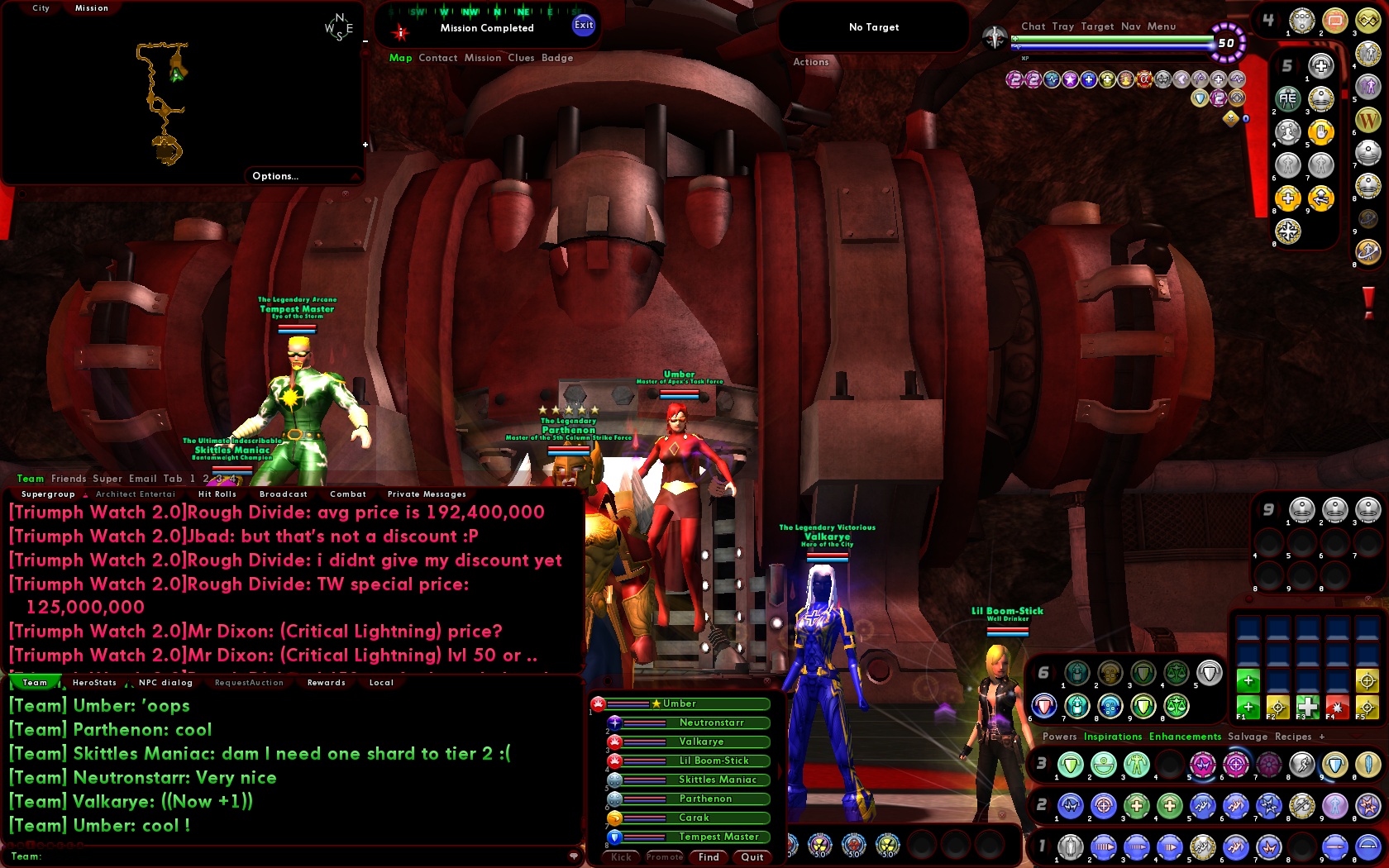The image size is (1389, 868).
Task: Open the Broadcast chat tab
Action: tap(283, 494)
